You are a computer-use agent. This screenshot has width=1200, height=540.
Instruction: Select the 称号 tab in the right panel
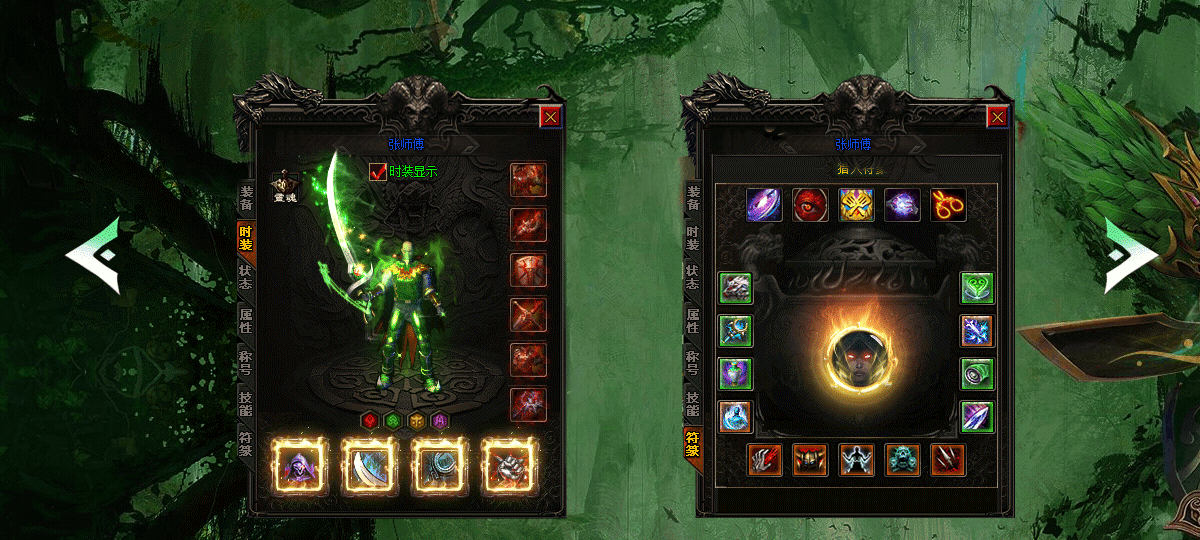691,362
